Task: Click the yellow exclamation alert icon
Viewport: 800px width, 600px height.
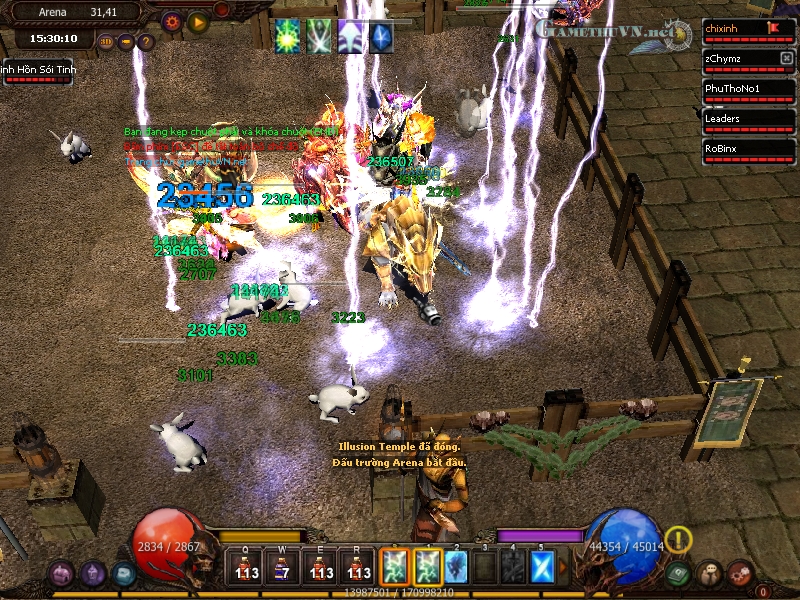Action: 679,540
